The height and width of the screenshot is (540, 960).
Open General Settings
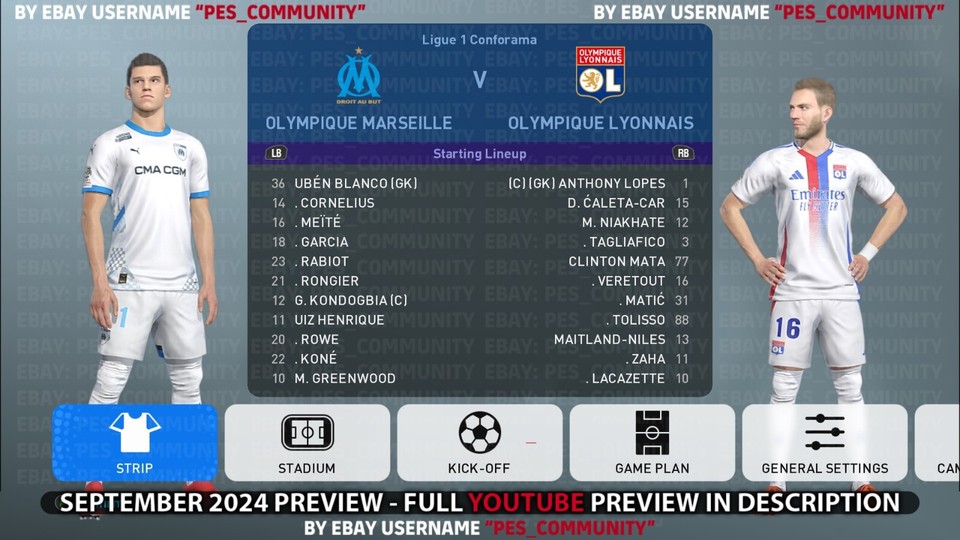[x=824, y=442]
